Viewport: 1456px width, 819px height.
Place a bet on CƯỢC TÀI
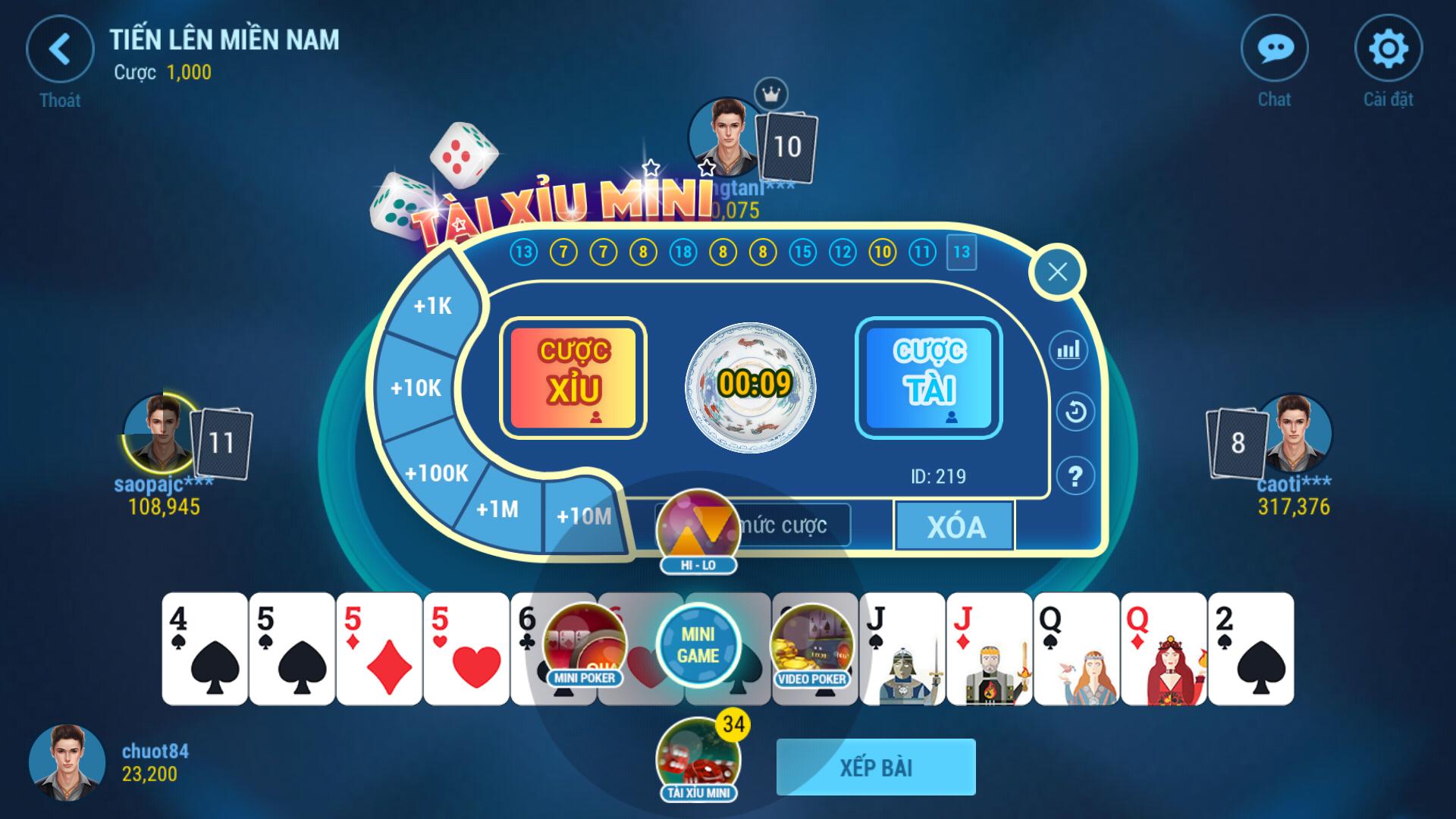click(930, 377)
